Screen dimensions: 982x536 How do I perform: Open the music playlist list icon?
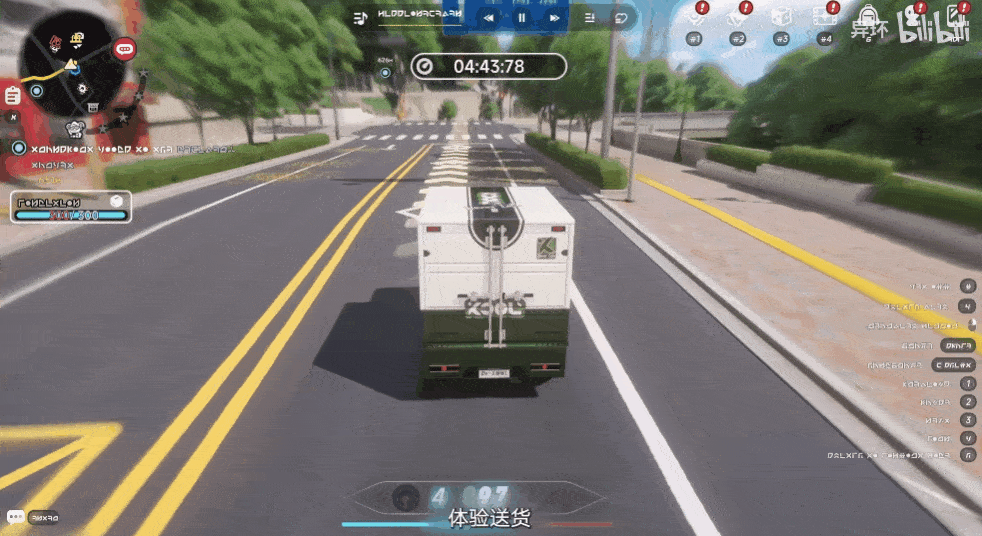tap(590, 17)
